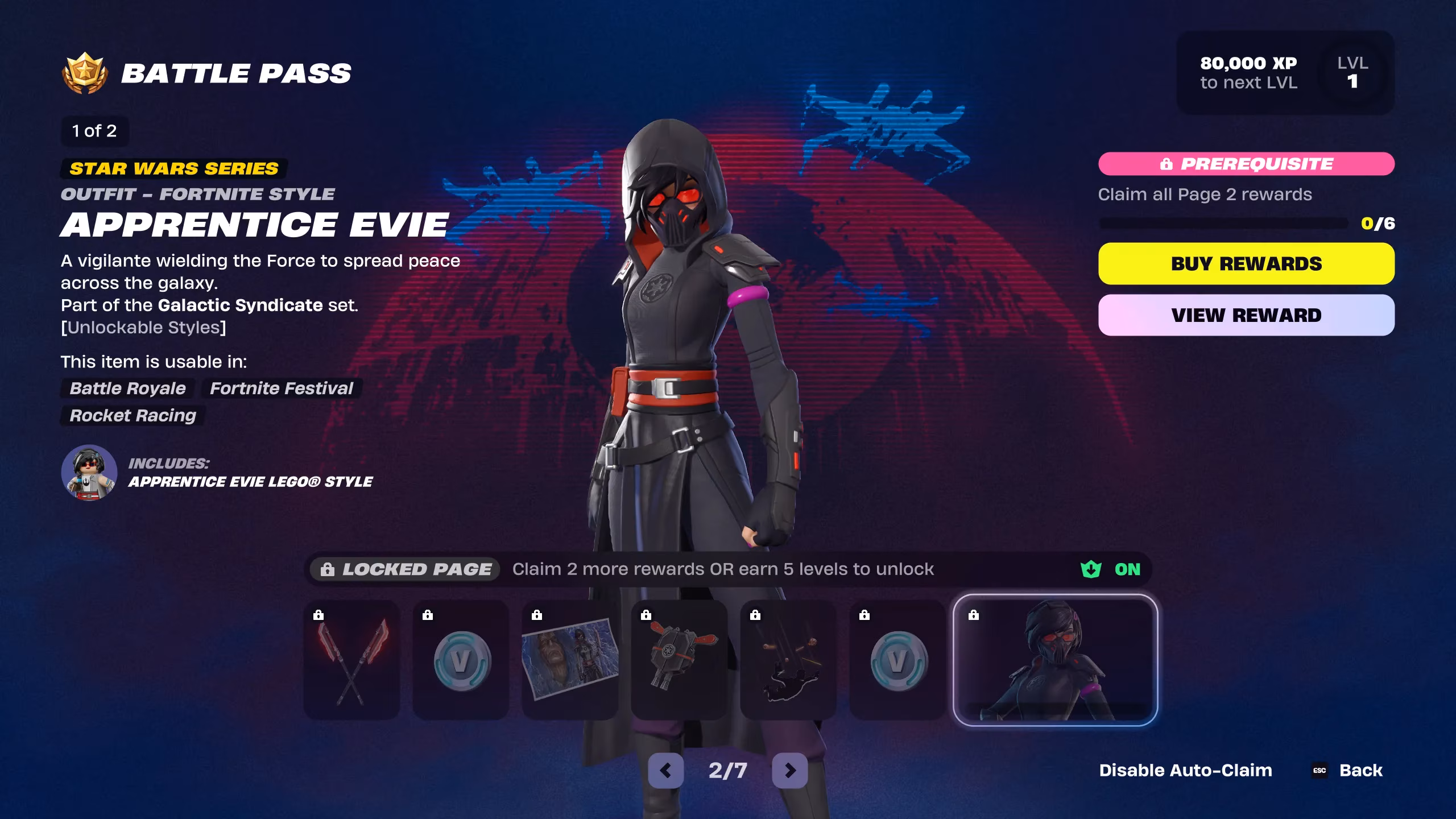Click the VIEW REWARD button
Image resolution: width=1456 pixels, height=819 pixels.
point(1247,315)
